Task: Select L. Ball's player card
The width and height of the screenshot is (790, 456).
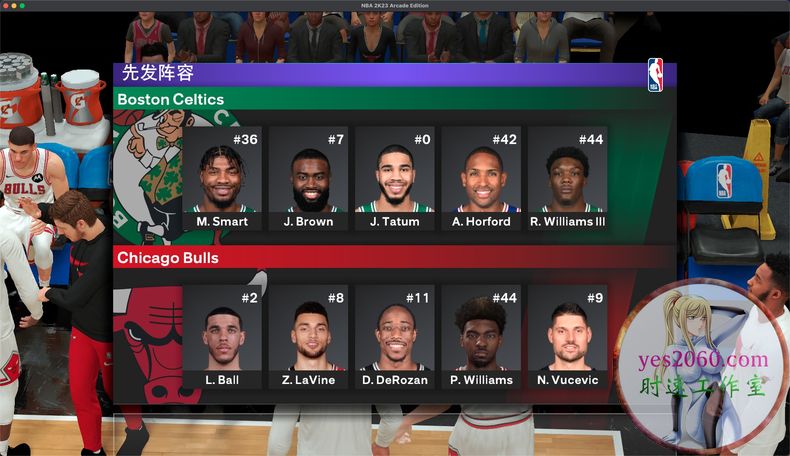Action: pyautogui.click(x=222, y=337)
